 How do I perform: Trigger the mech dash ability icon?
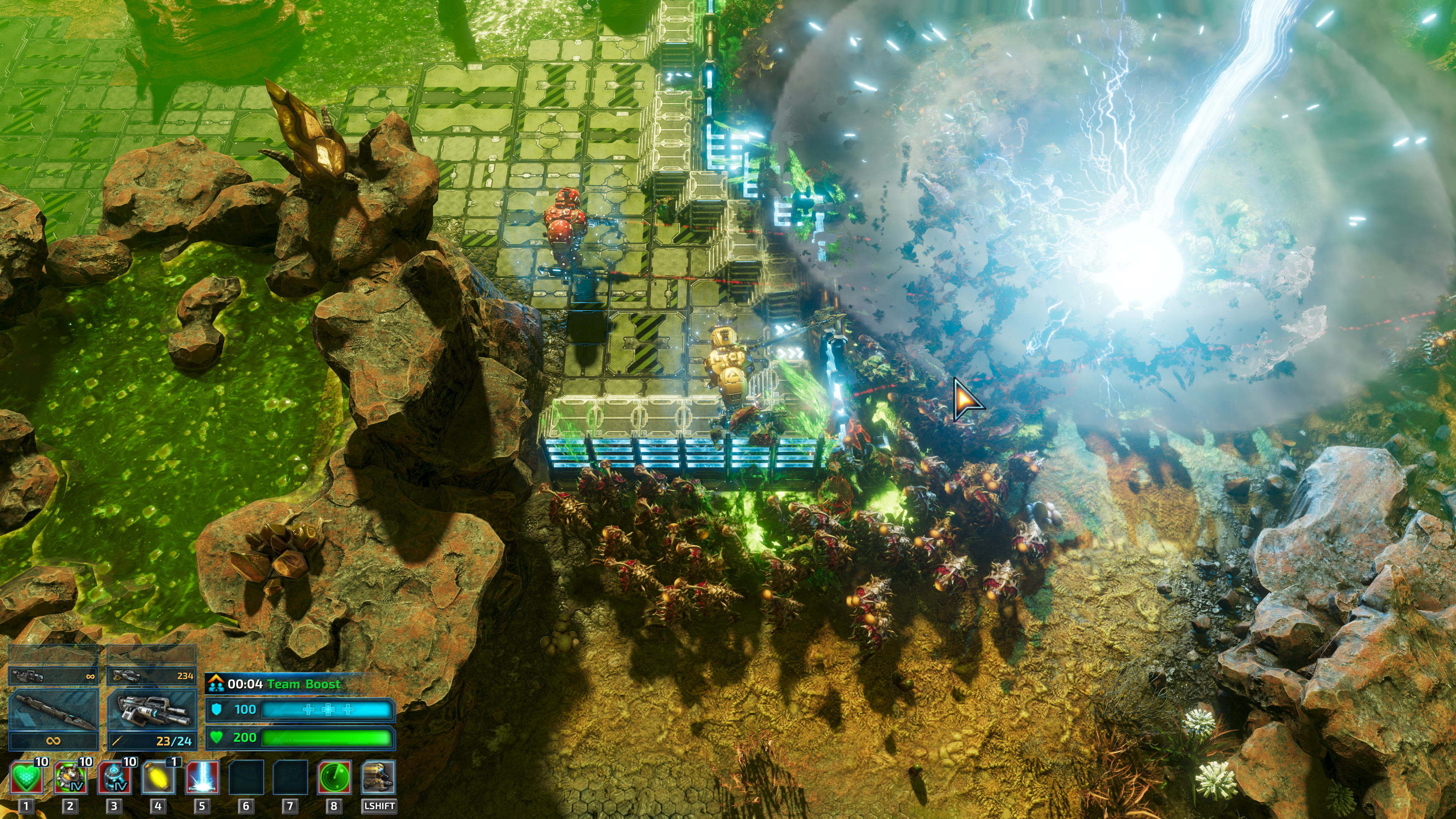(x=378, y=778)
